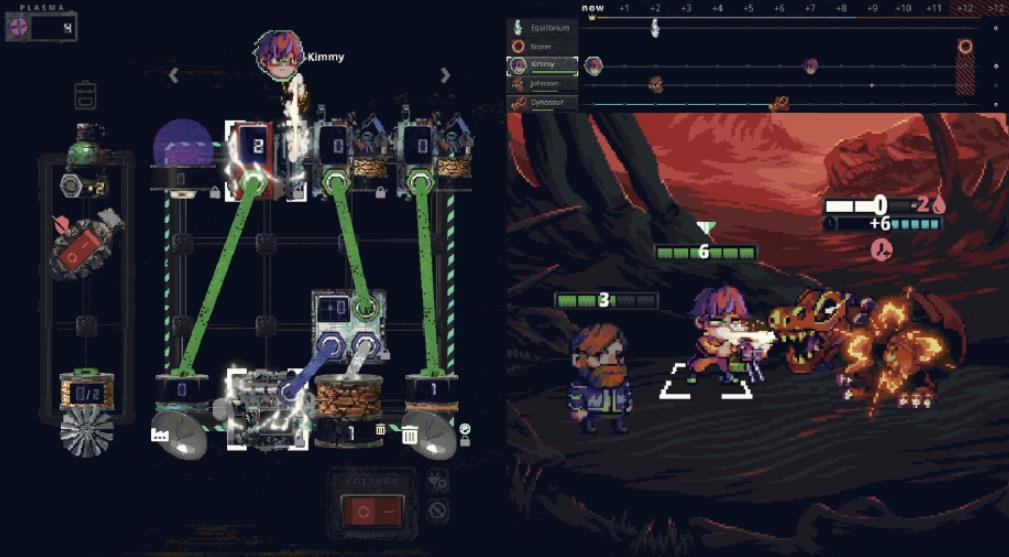1009x557 pixels.
Task: Select the green flask item slot
Action: [x=86, y=146]
